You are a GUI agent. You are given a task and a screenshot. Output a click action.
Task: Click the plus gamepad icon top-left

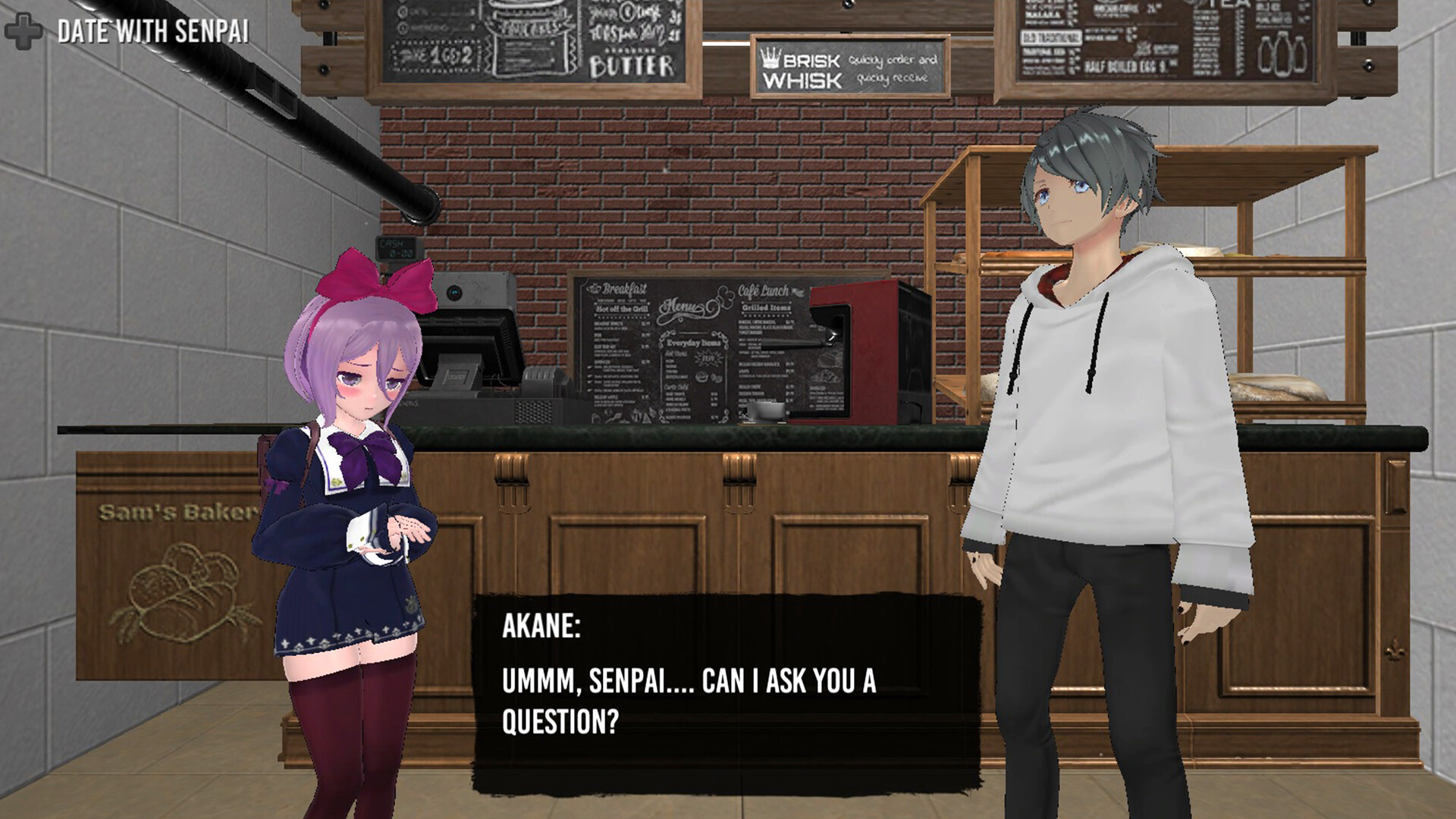point(23,32)
